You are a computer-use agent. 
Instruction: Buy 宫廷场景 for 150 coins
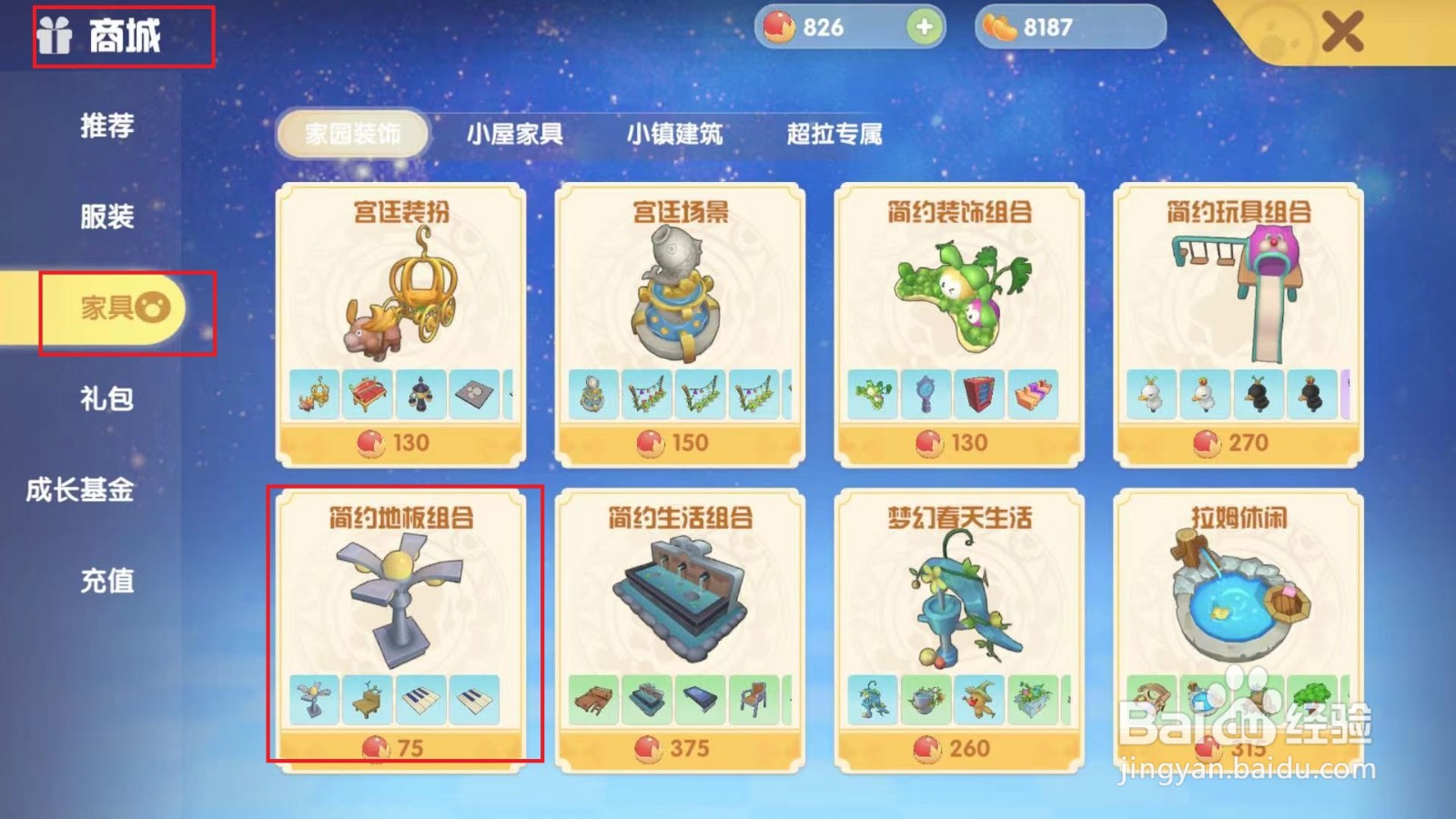coord(673,443)
